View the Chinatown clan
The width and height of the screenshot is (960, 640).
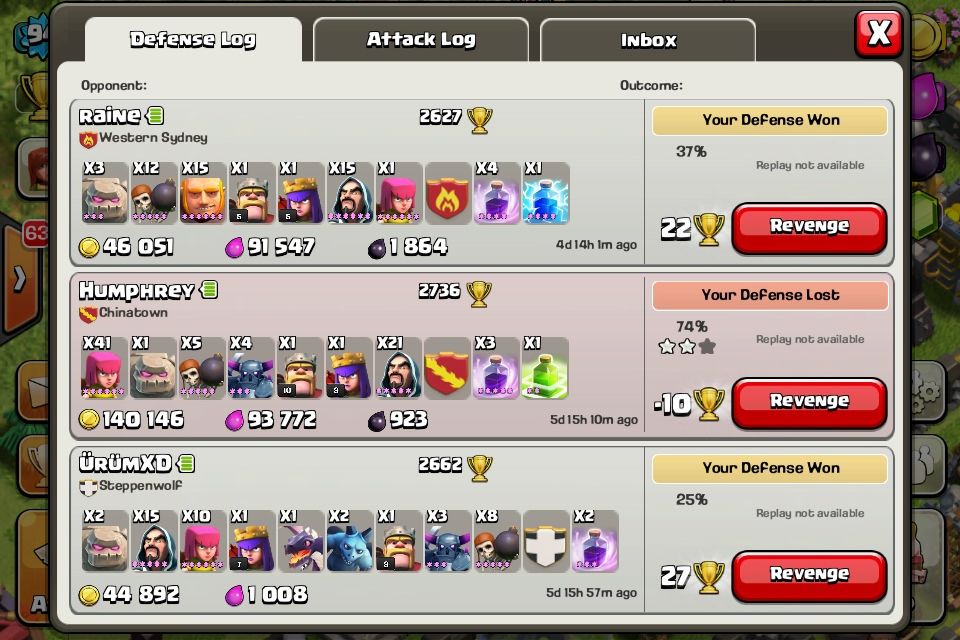pyautogui.click(x=133, y=313)
